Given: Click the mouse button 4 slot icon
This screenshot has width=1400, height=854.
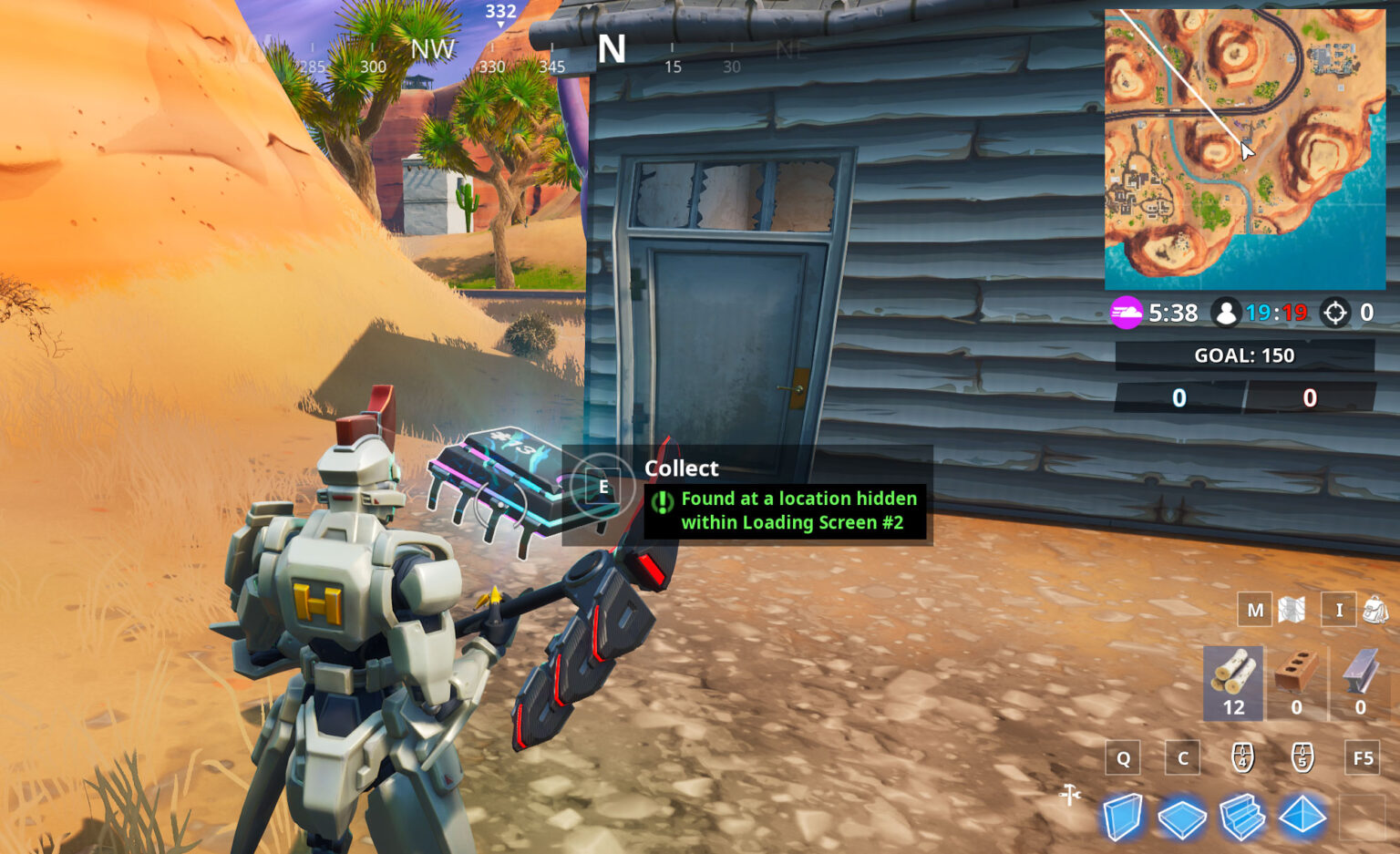Looking at the screenshot, I should [x=1242, y=757].
